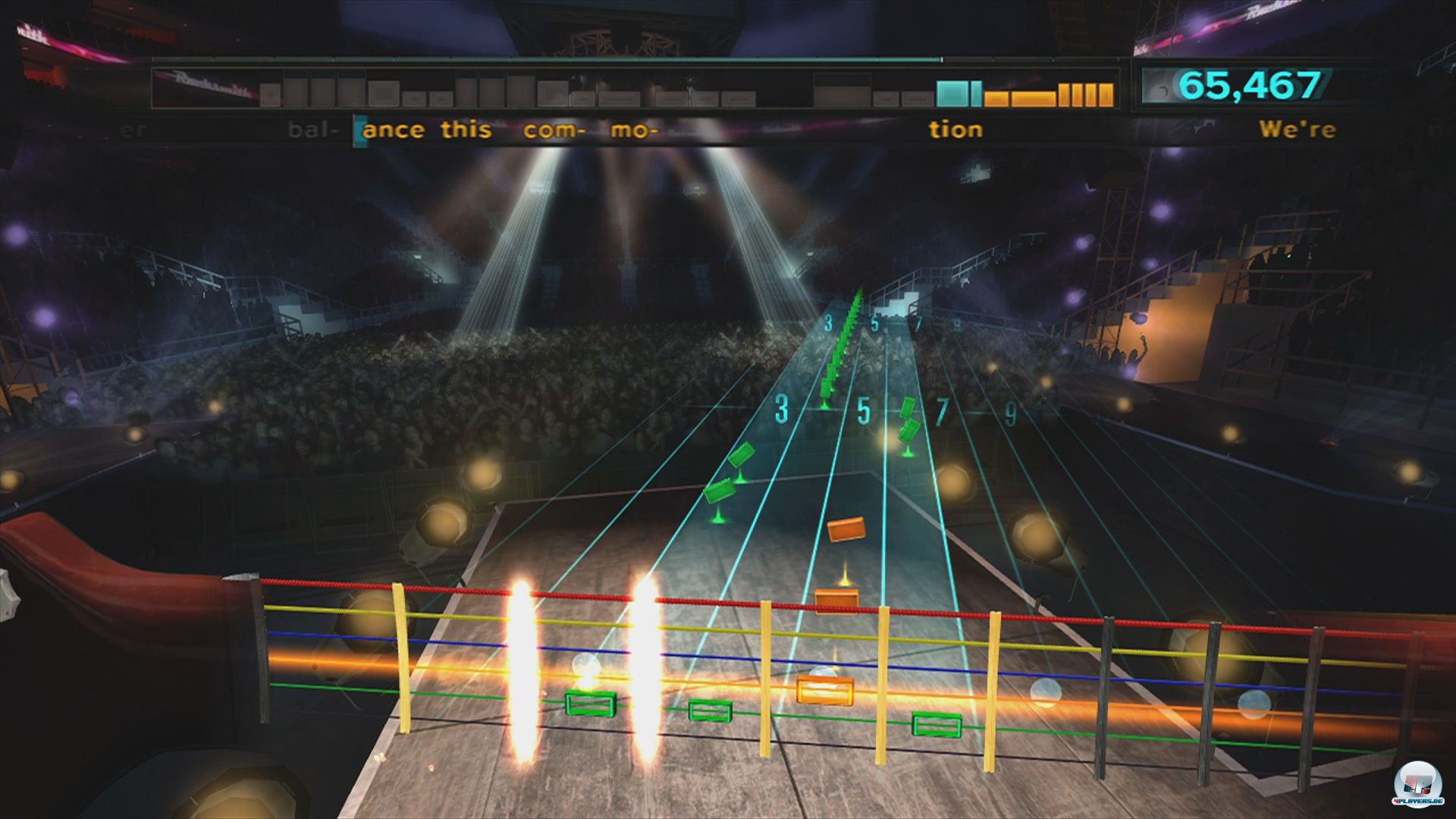Viewport: 1456px width, 819px height.
Task: Click the highlighted lyric 'ance this'
Action: click(425, 130)
